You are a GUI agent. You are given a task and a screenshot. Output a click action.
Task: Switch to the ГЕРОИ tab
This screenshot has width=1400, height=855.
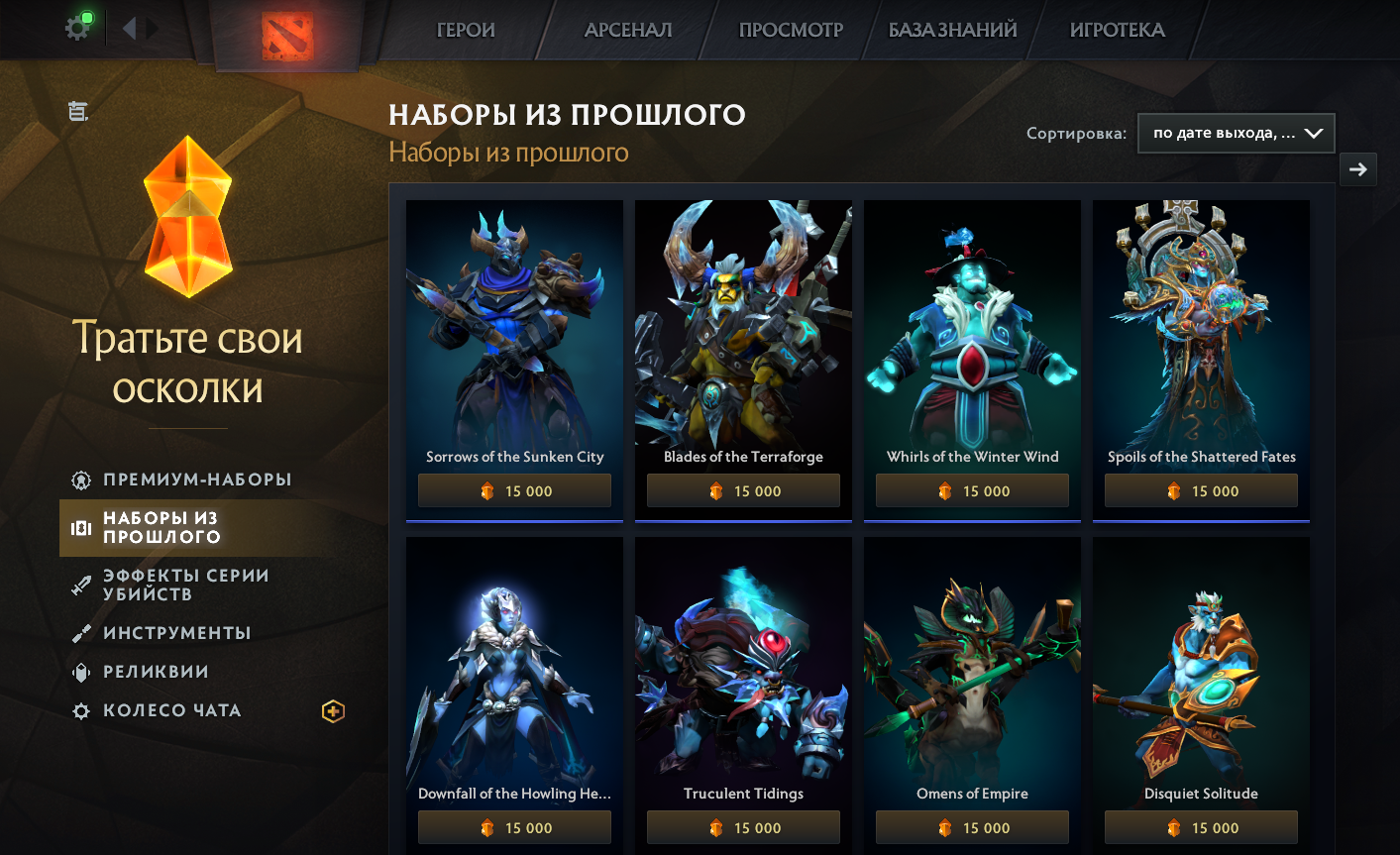point(466,30)
